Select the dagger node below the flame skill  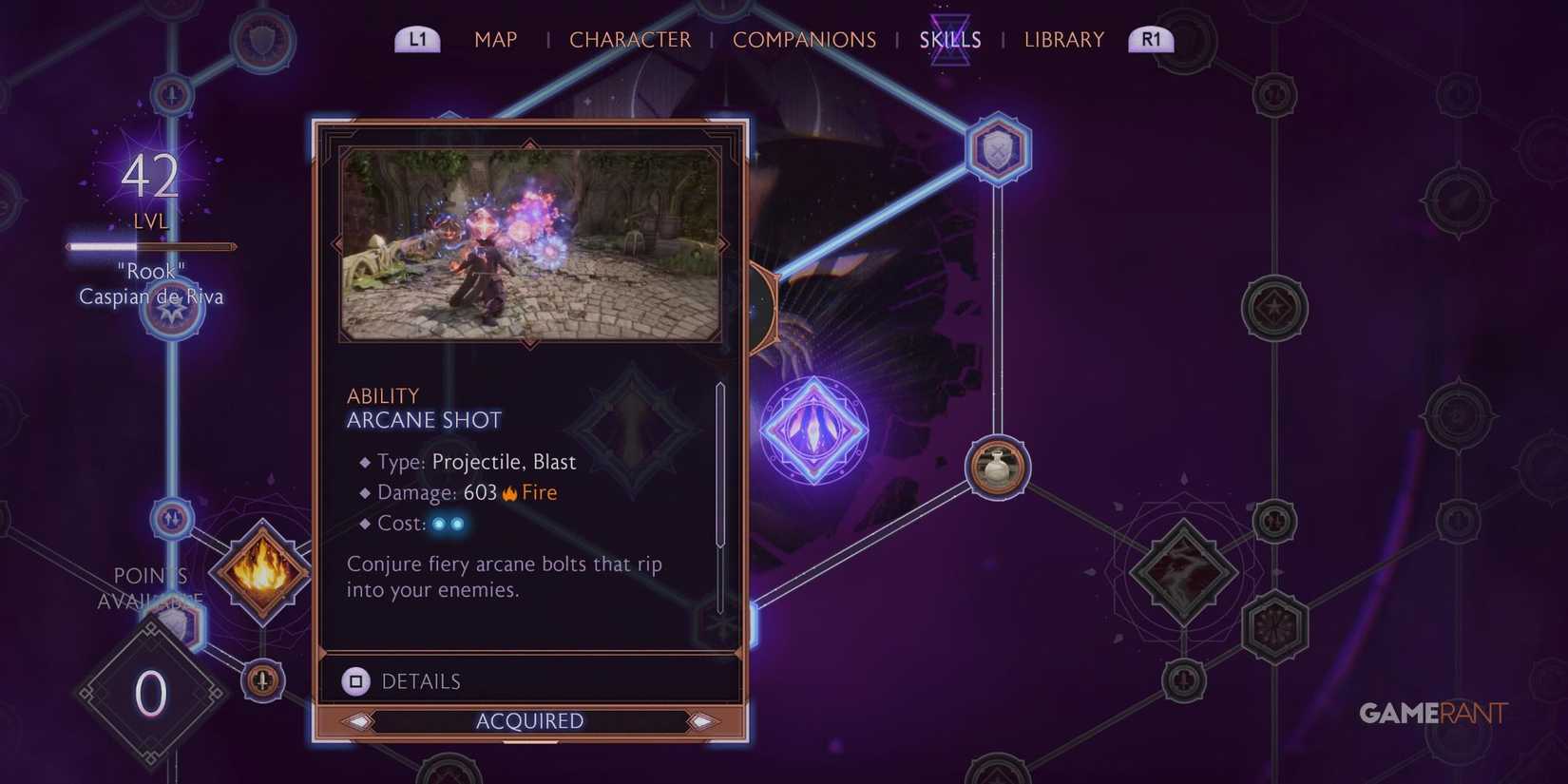point(262,679)
